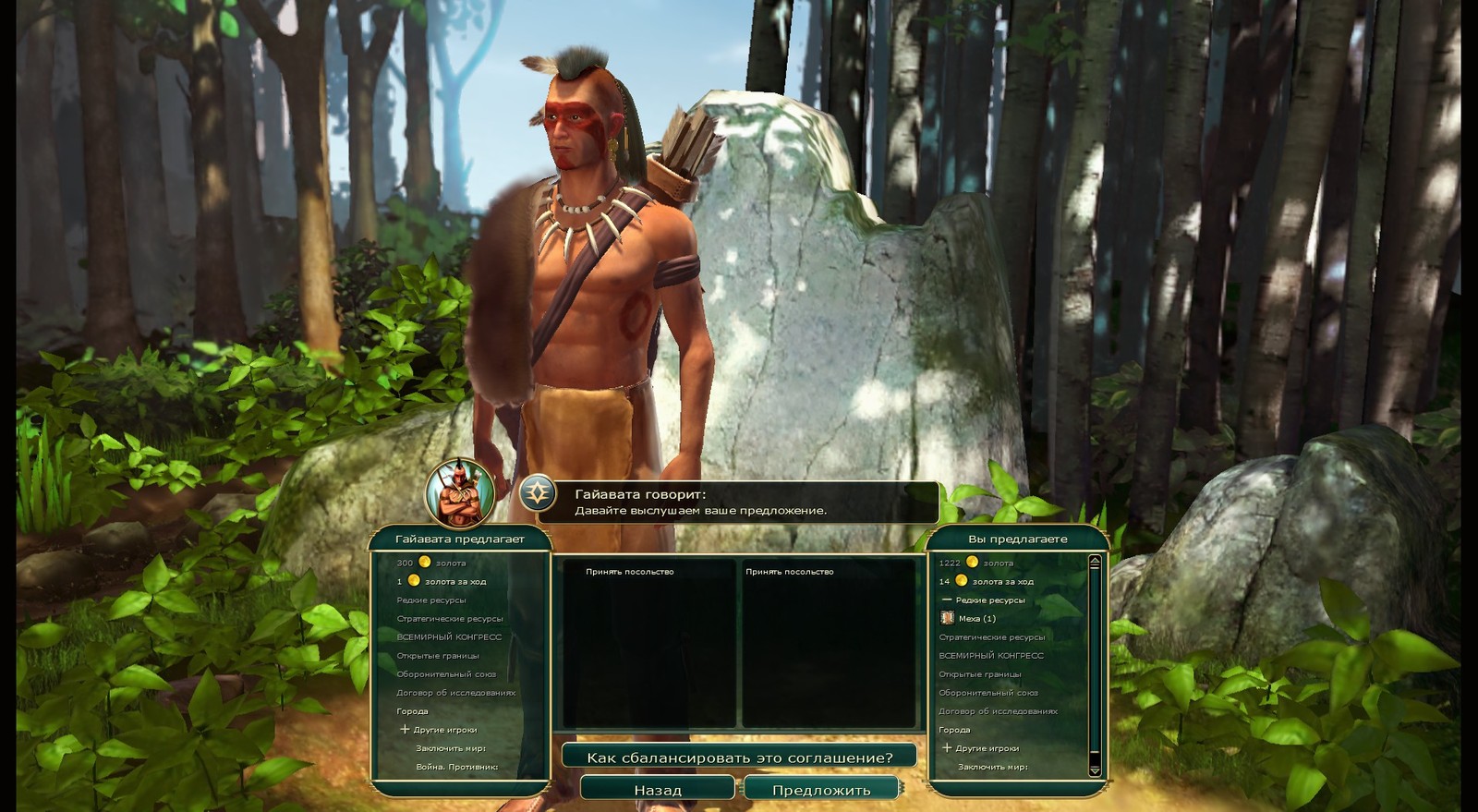The width and height of the screenshot is (1478, 812).
Task: Click the scroll-up arrow in your offer list
Action: (x=1095, y=560)
